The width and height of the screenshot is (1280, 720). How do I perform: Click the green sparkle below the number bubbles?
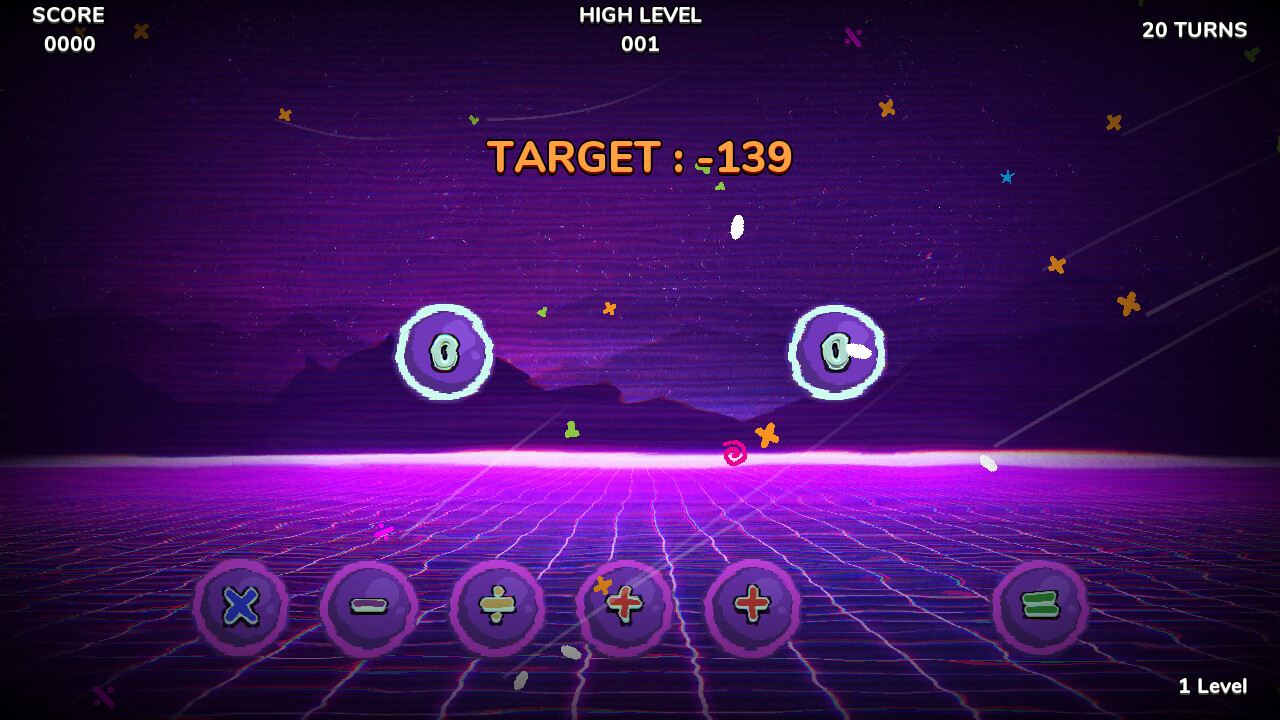click(x=570, y=430)
